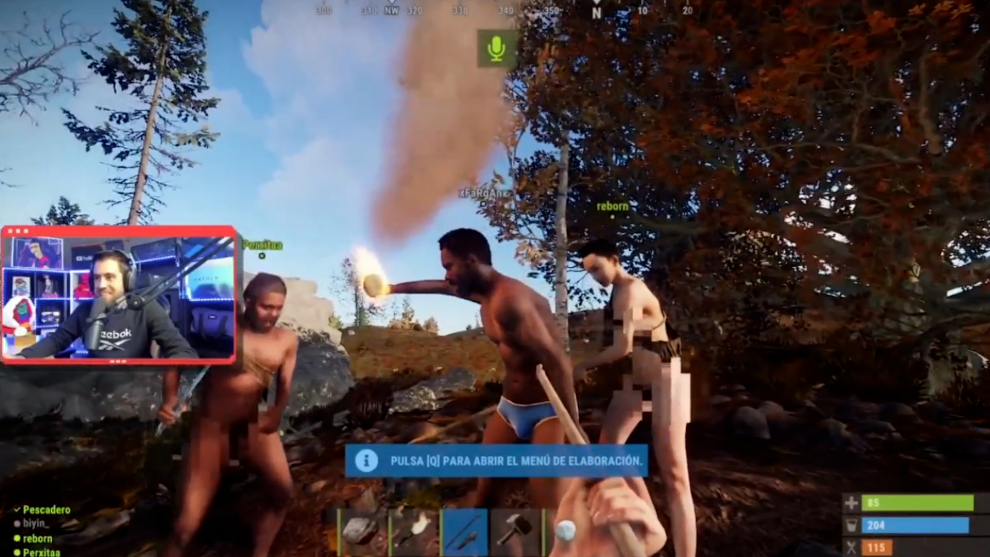
Task: Select the torch hotbar slot
Action: click(x=414, y=532)
